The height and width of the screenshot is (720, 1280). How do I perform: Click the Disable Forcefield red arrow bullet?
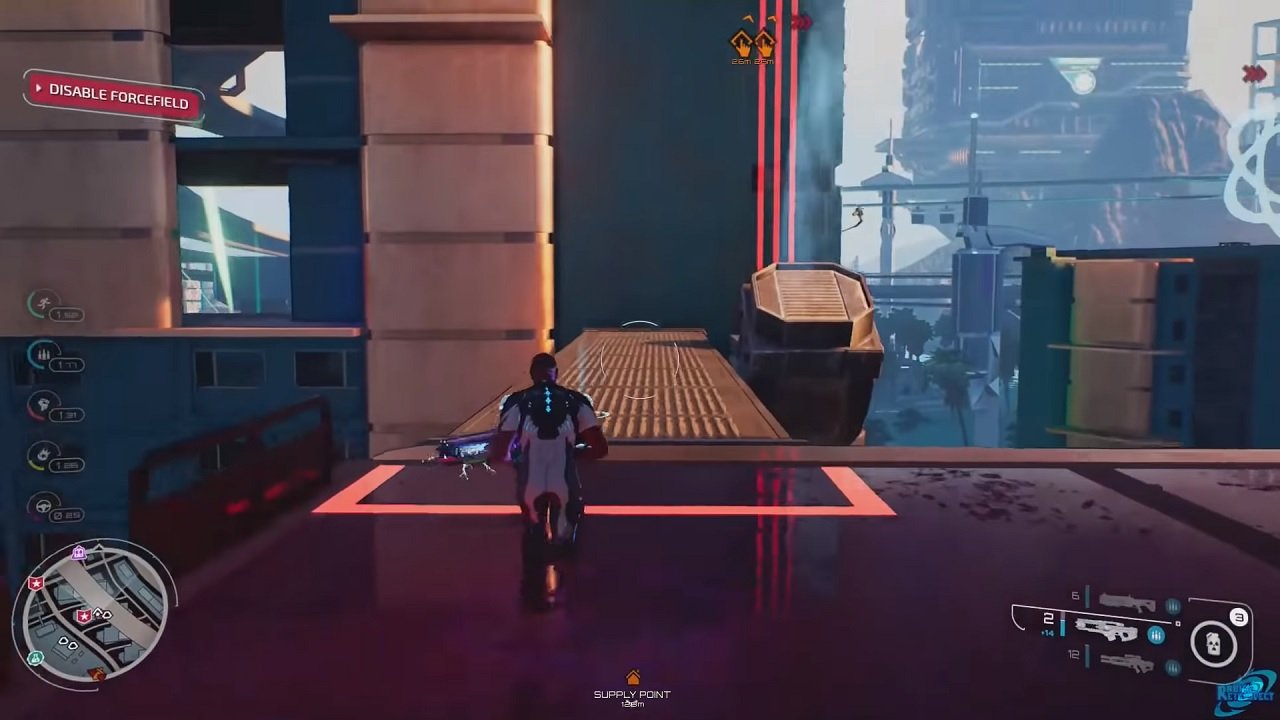(x=41, y=90)
